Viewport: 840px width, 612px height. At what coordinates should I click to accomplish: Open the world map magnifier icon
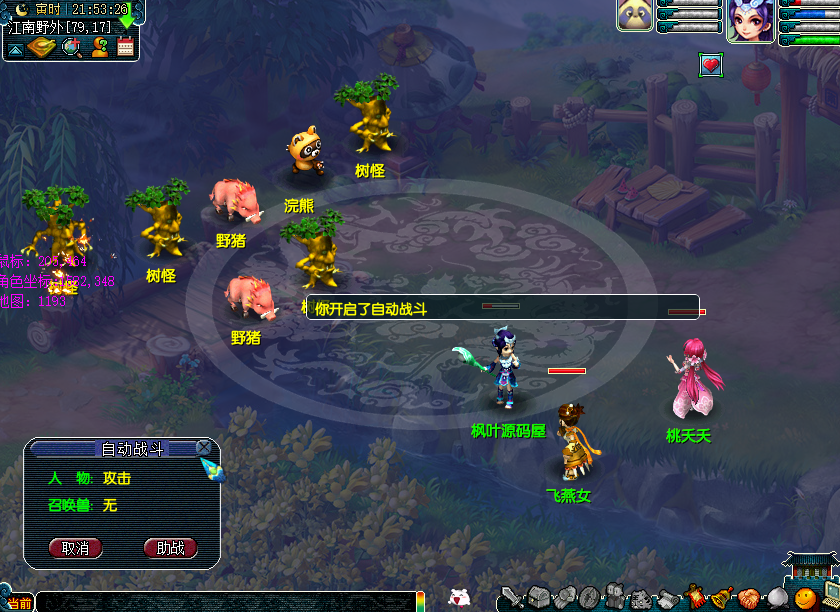point(73,46)
